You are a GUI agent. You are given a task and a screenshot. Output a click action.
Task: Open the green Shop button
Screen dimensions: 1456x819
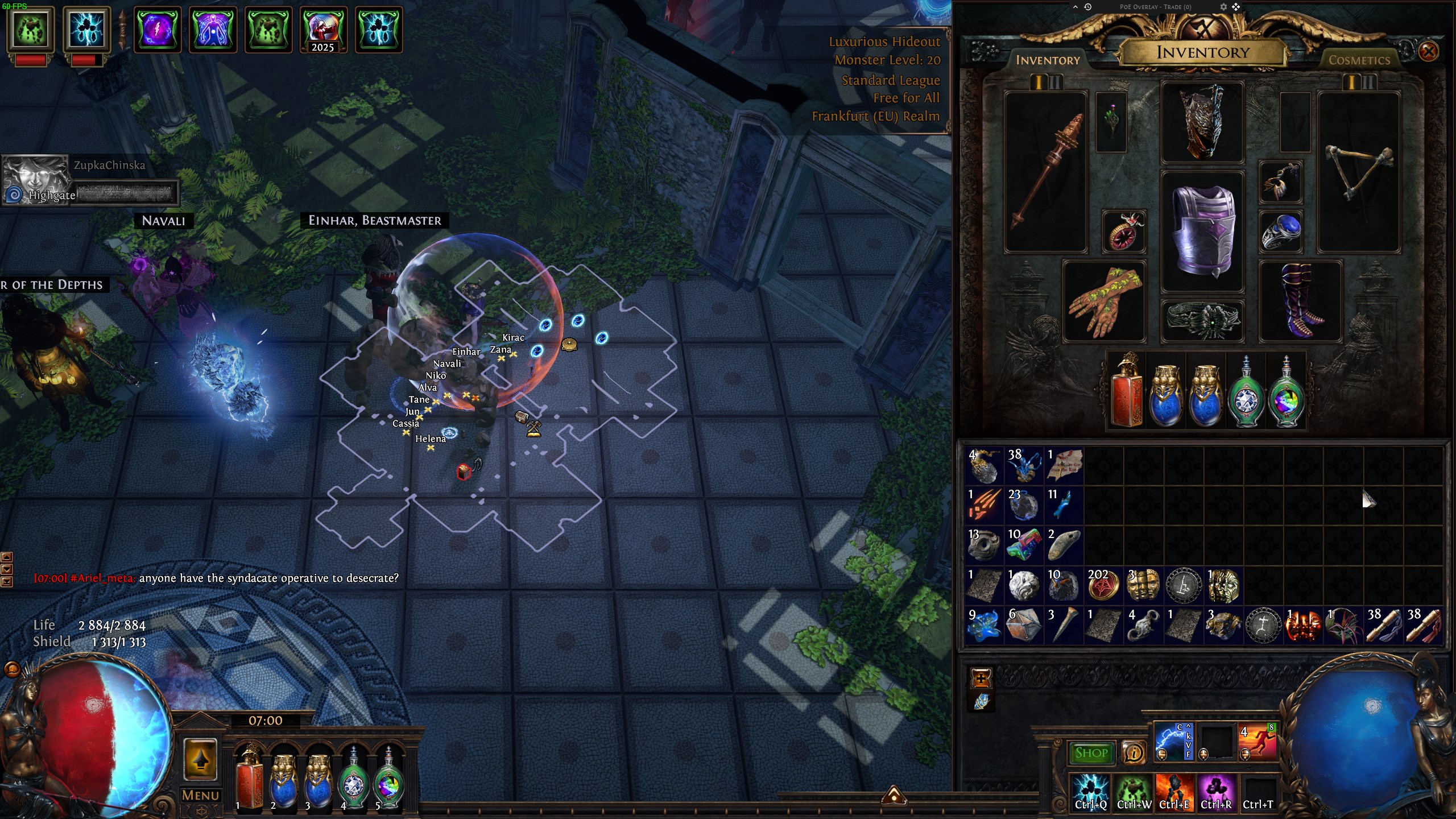pos(1091,753)
